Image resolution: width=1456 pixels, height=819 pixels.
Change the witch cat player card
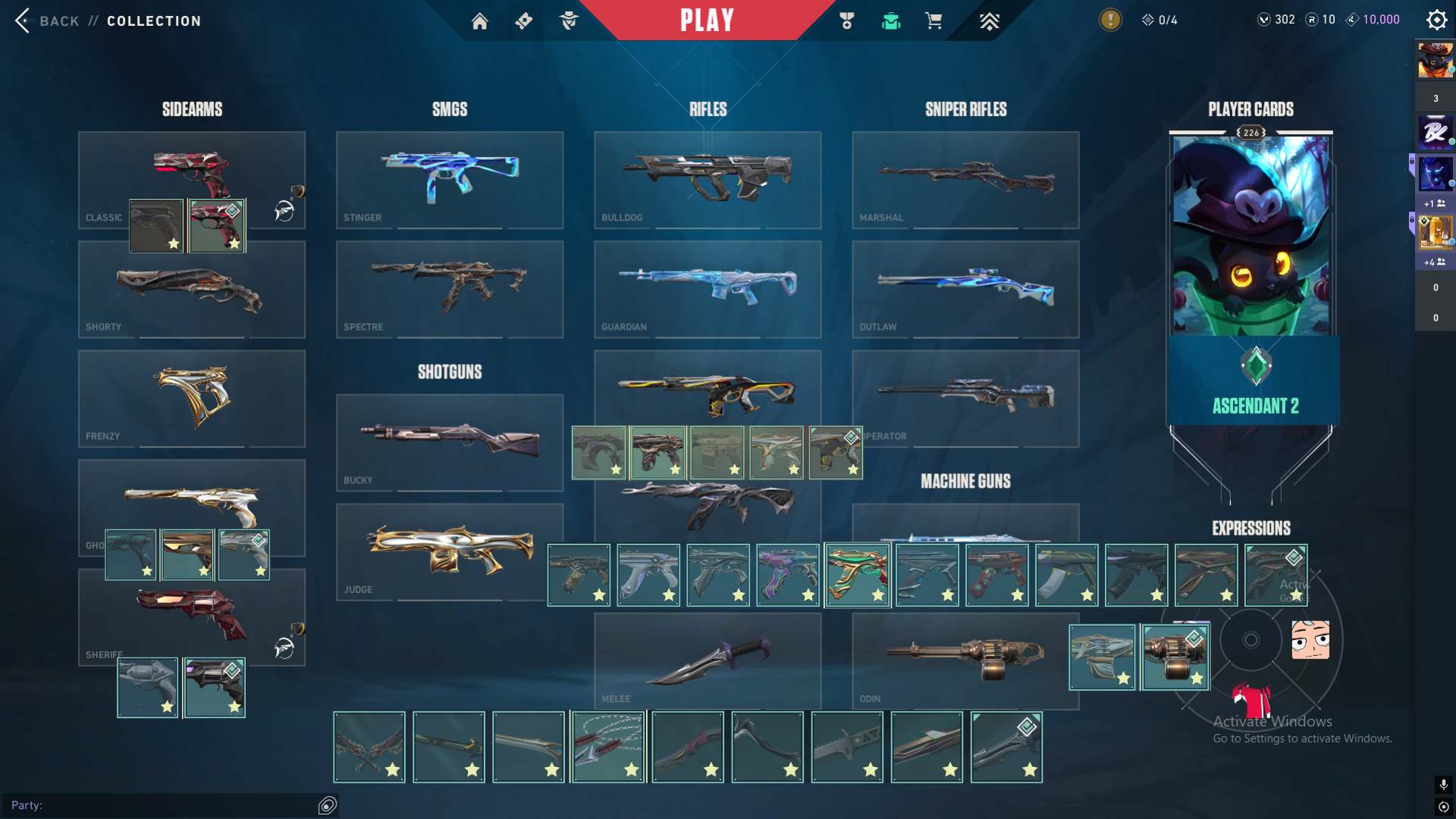pyautogui.click(x=1250, y=235)
